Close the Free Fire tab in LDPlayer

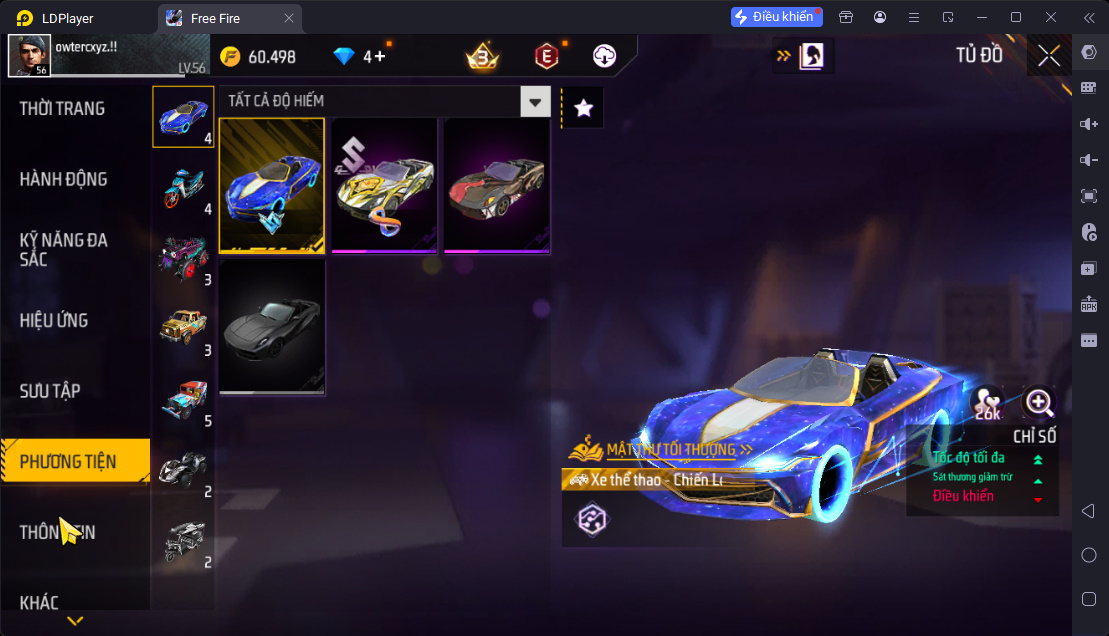coord(289,18)
